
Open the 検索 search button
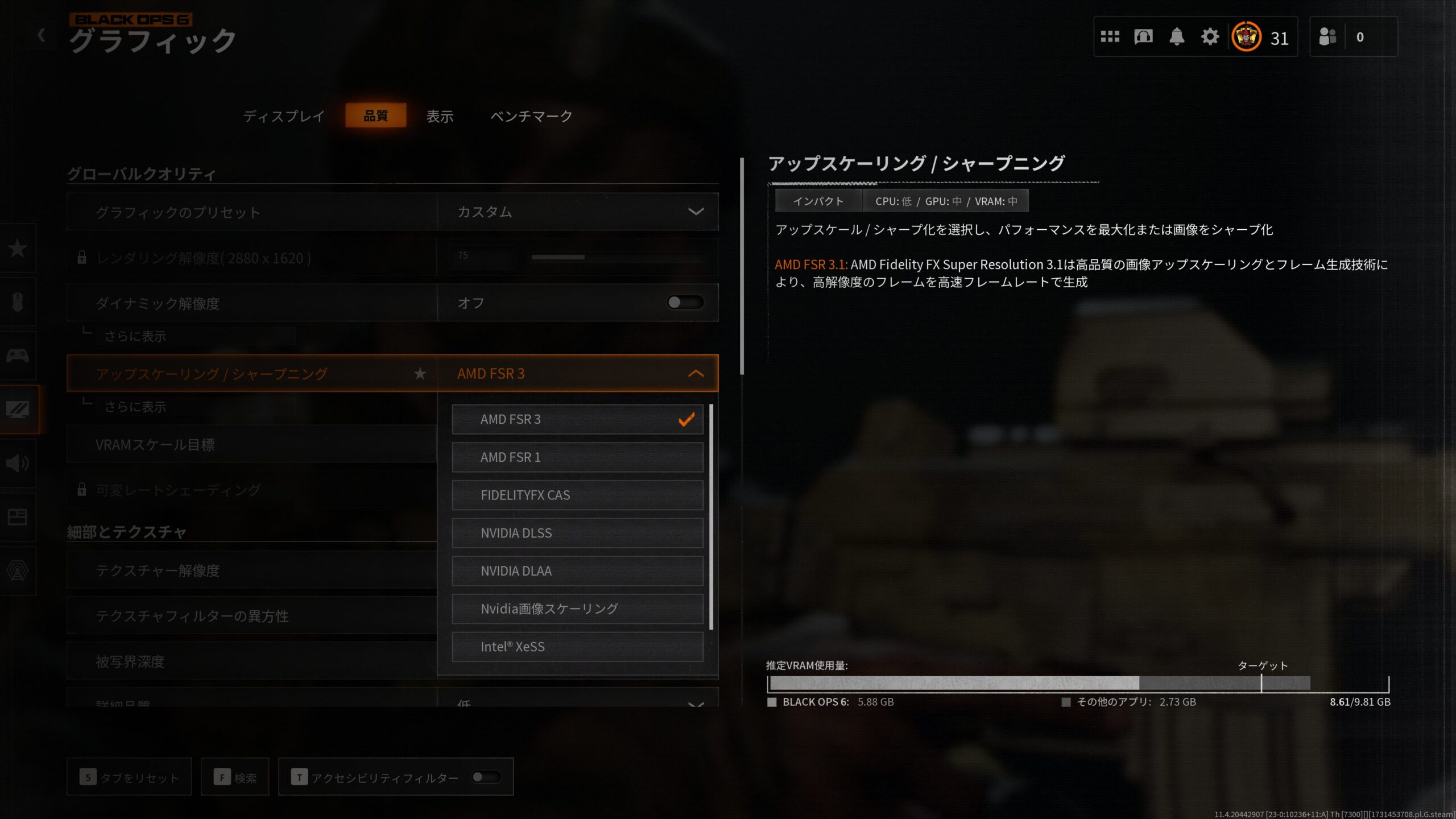click(235, 777)
